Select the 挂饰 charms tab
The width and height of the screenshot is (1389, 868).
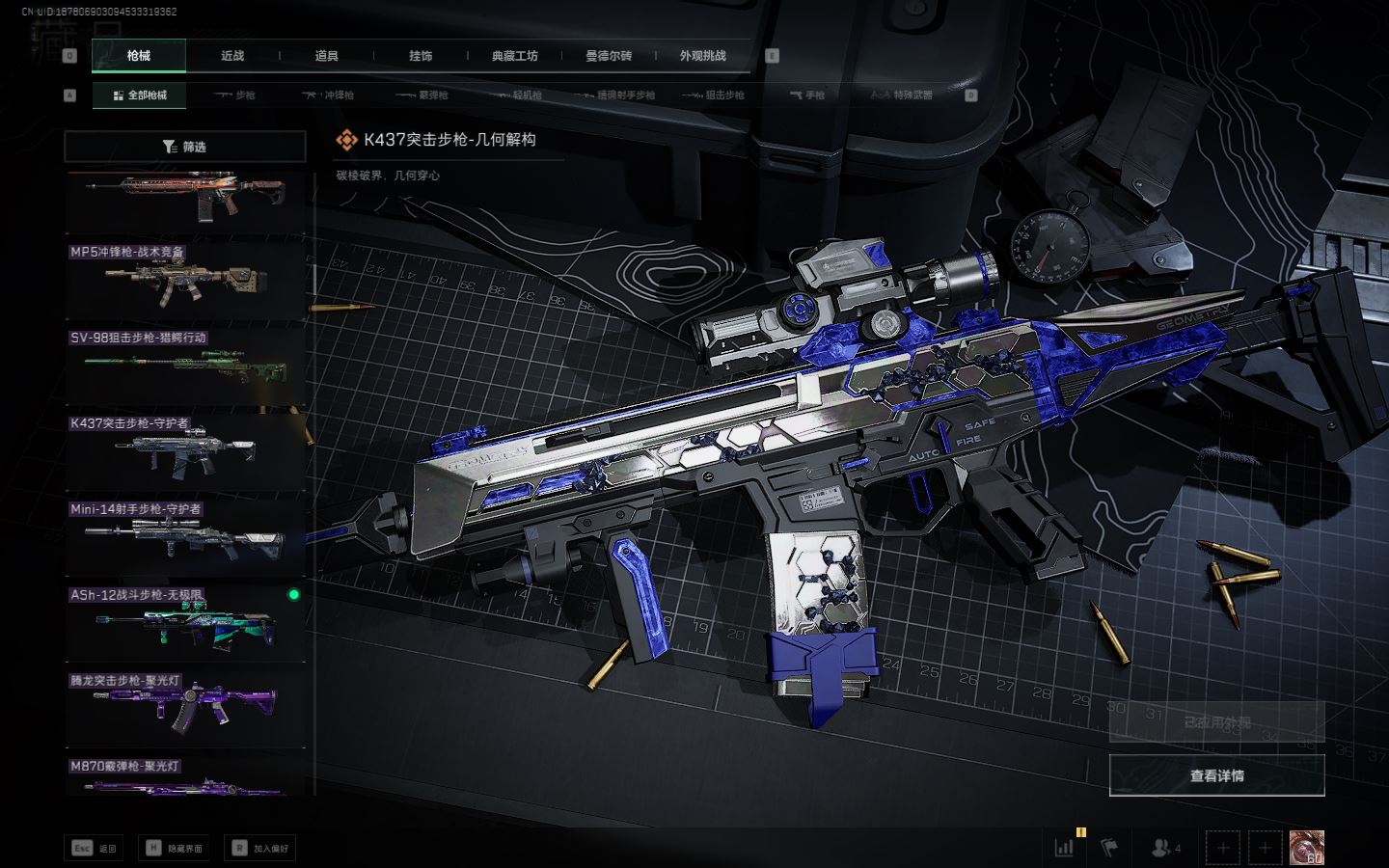[x=421, y=56]
